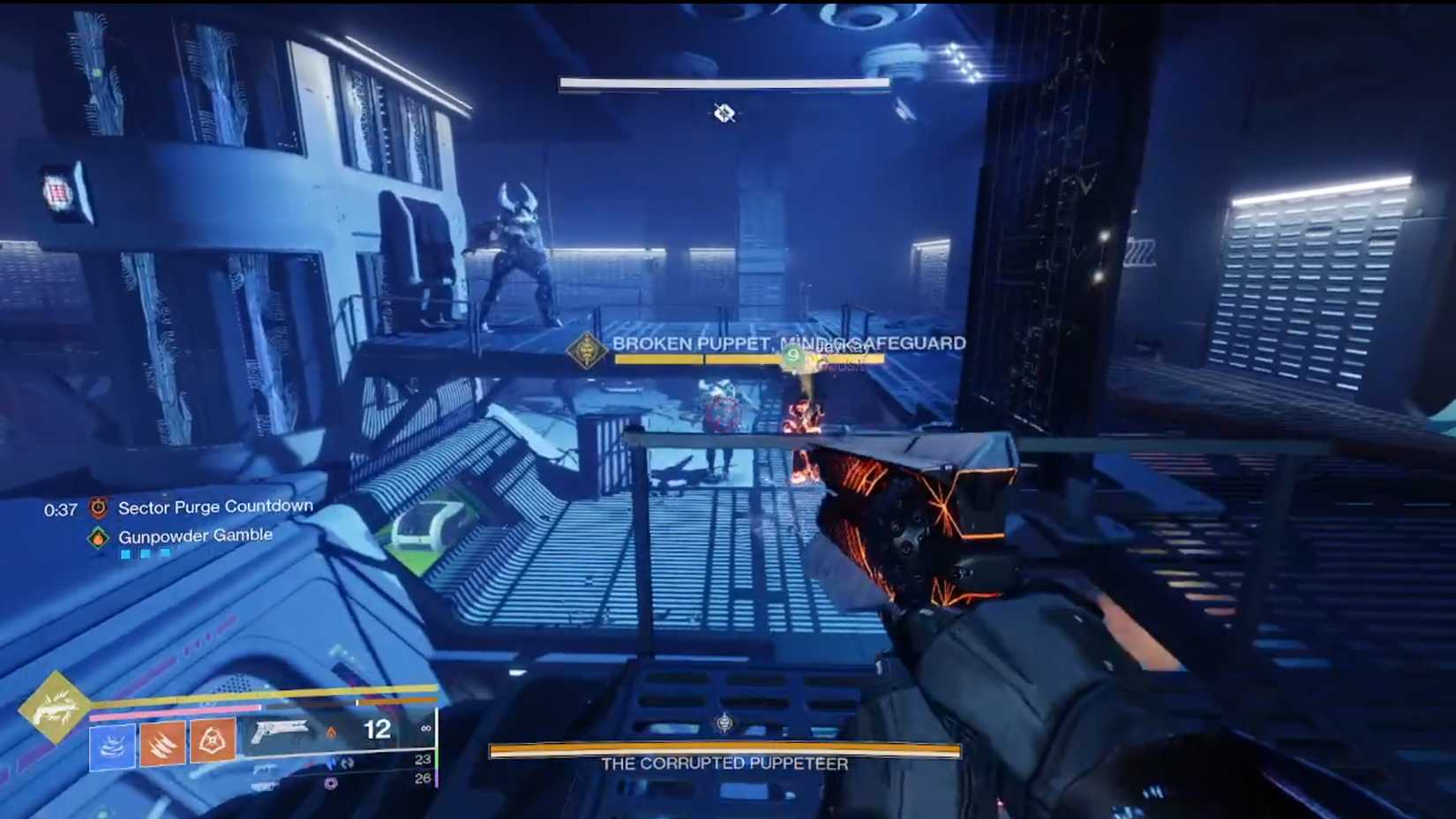This screenshot has width=1456, height=819.
Task: Toggle the middle Gunpowder Gamble charge square
Action: [146, 552]
